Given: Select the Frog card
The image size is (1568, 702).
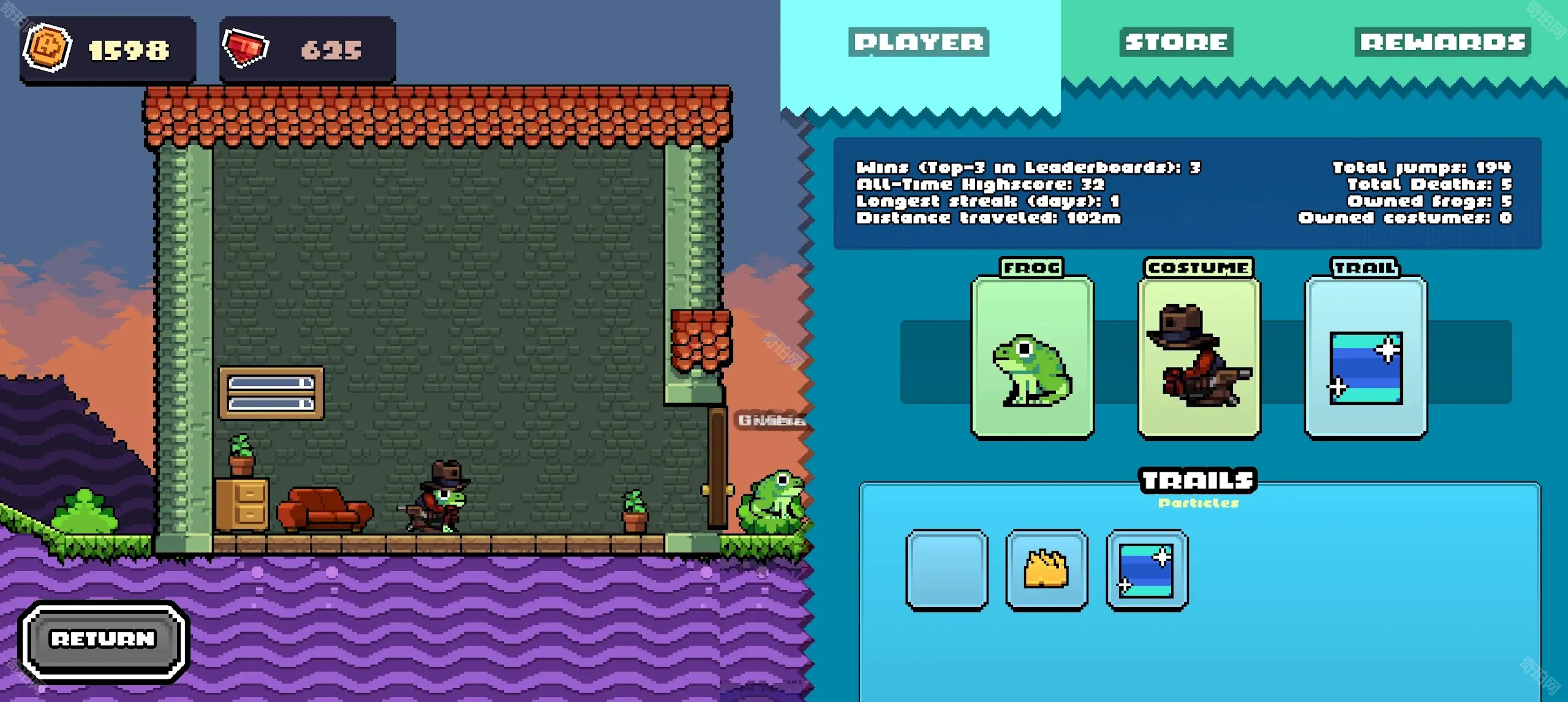Looking at the screenshot, I should tap(1032, 358).
